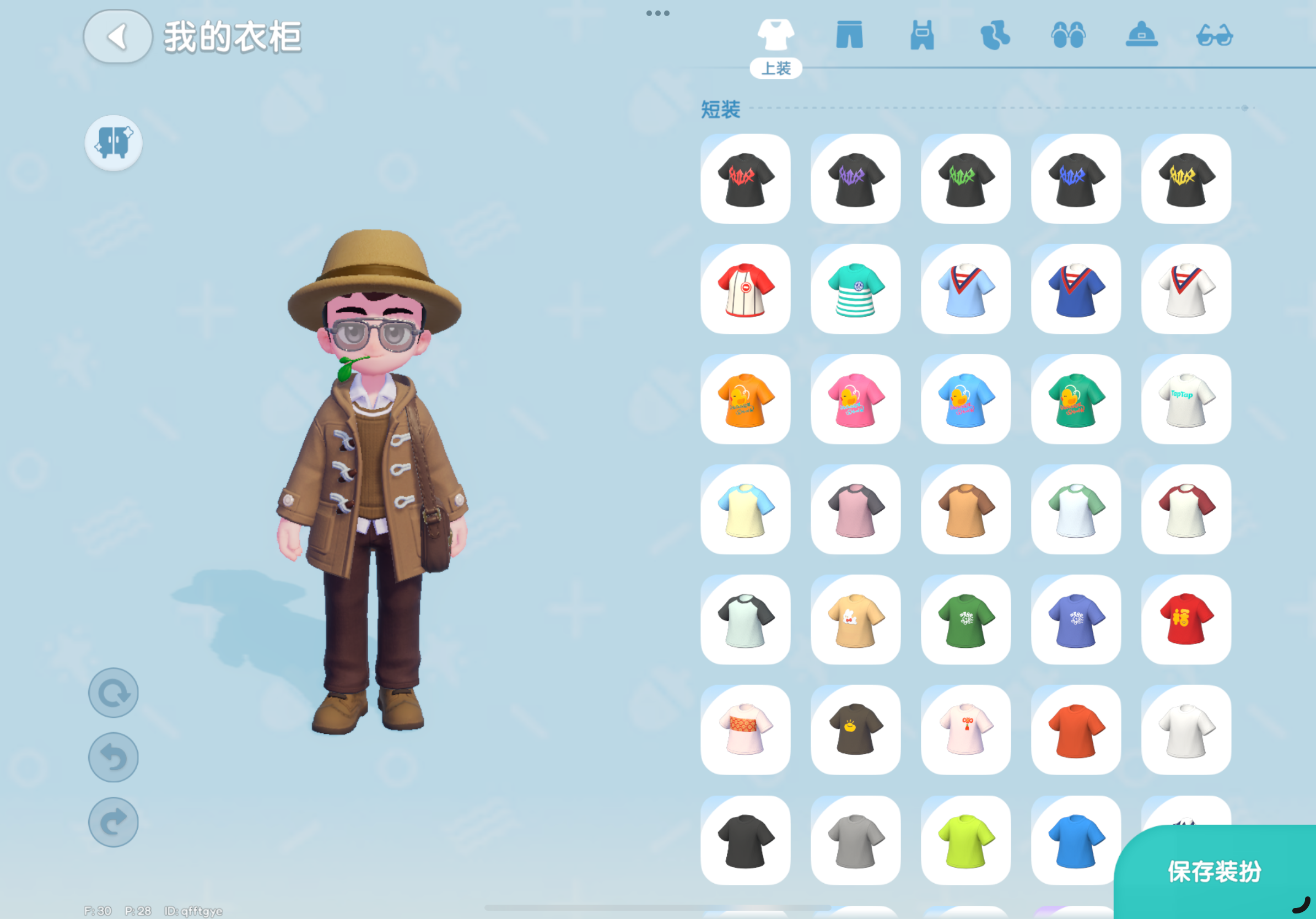The image size is (1316, 919).
Task: Click the back arrow beside 我的衣柜
Action: (x=117, y=37)
